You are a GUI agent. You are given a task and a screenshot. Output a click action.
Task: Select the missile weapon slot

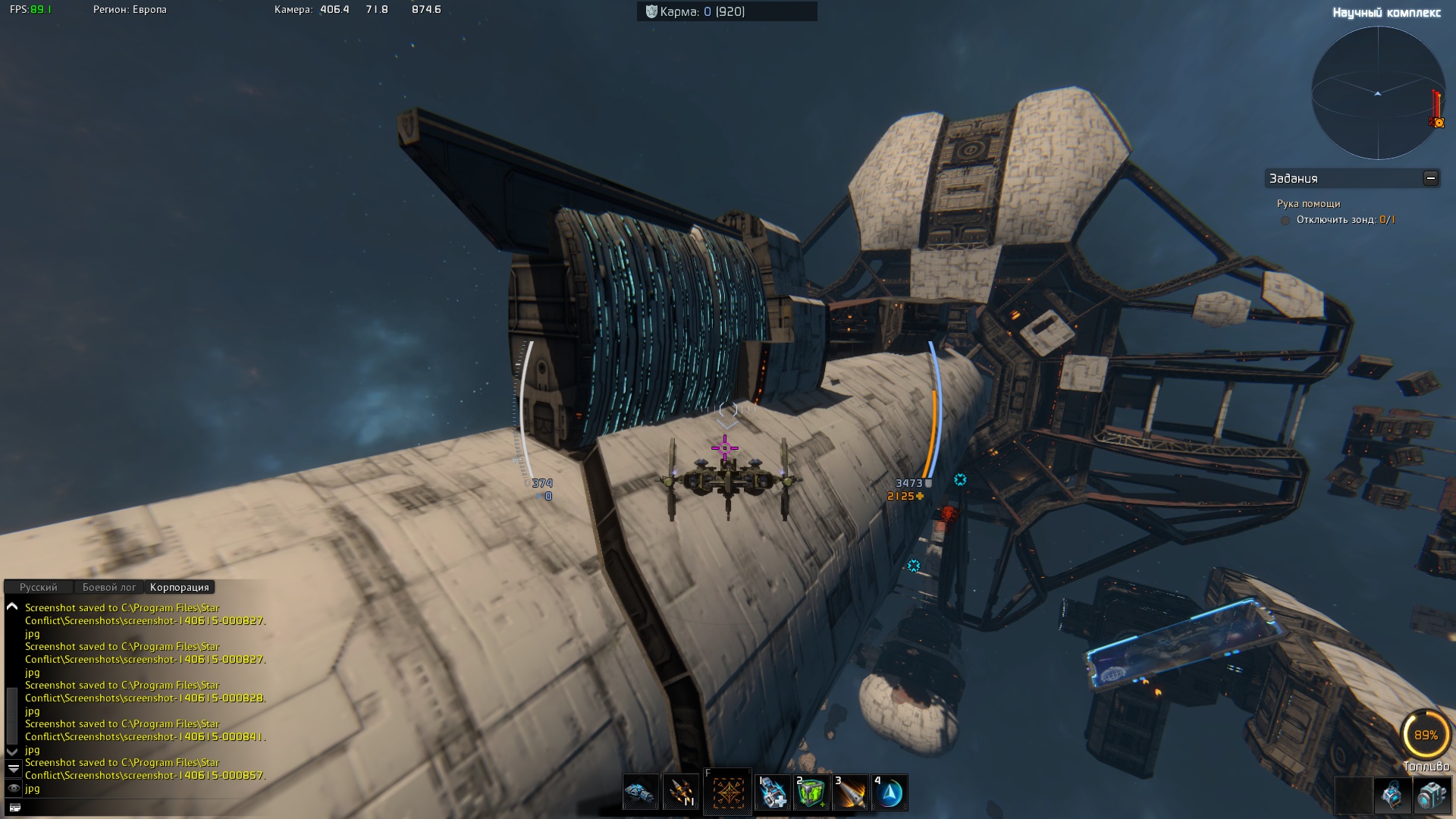point(680,792)
